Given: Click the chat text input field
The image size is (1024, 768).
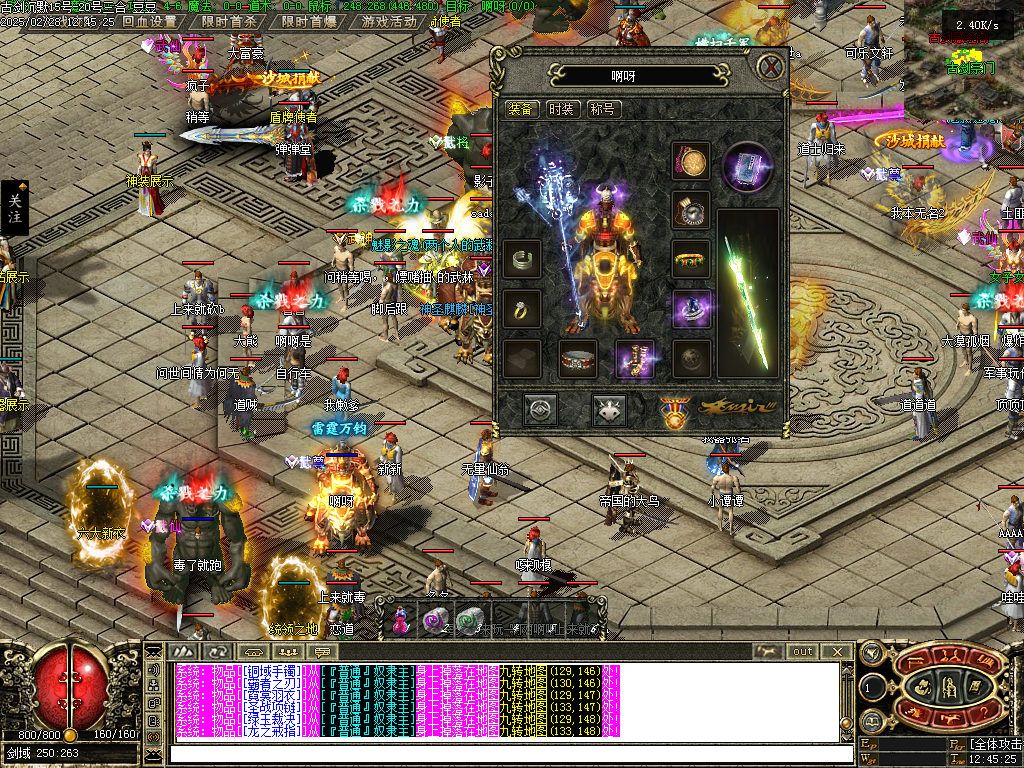Looking at the screenshot, I should click(500, 754).
